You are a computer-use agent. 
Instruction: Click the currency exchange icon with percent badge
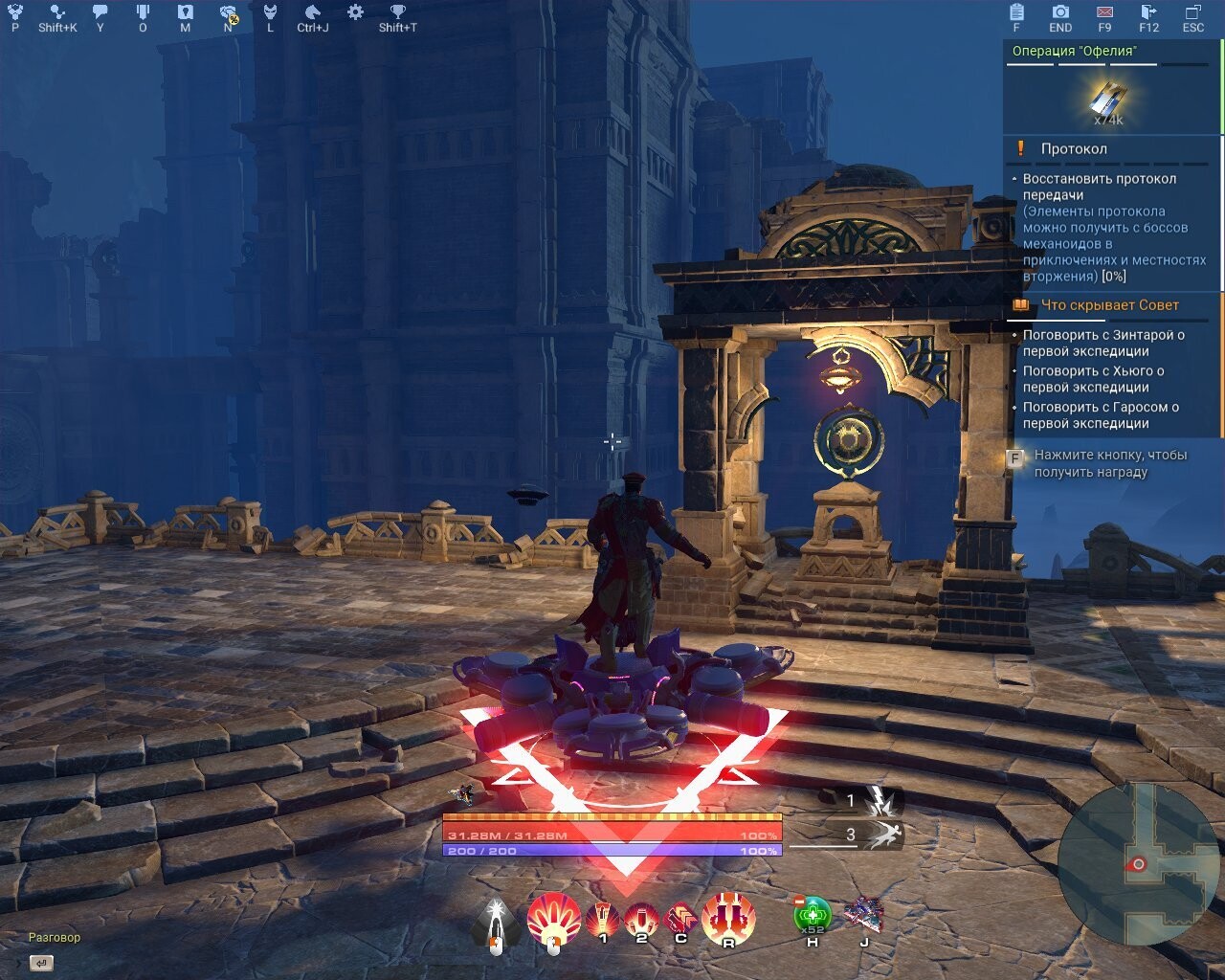[x=227, y=13]
